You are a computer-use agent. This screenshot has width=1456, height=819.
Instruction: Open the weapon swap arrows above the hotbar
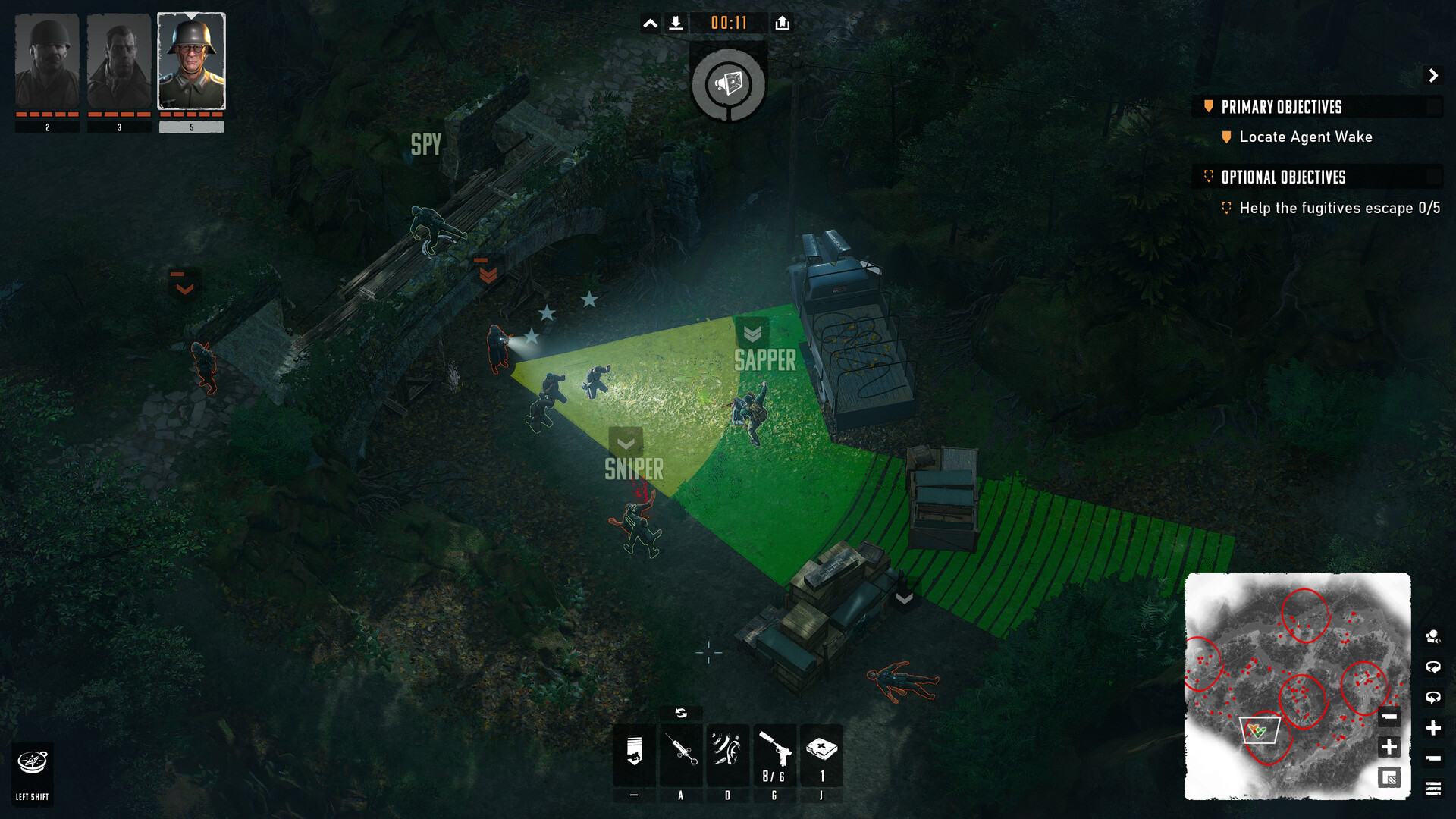coord(680,713)
